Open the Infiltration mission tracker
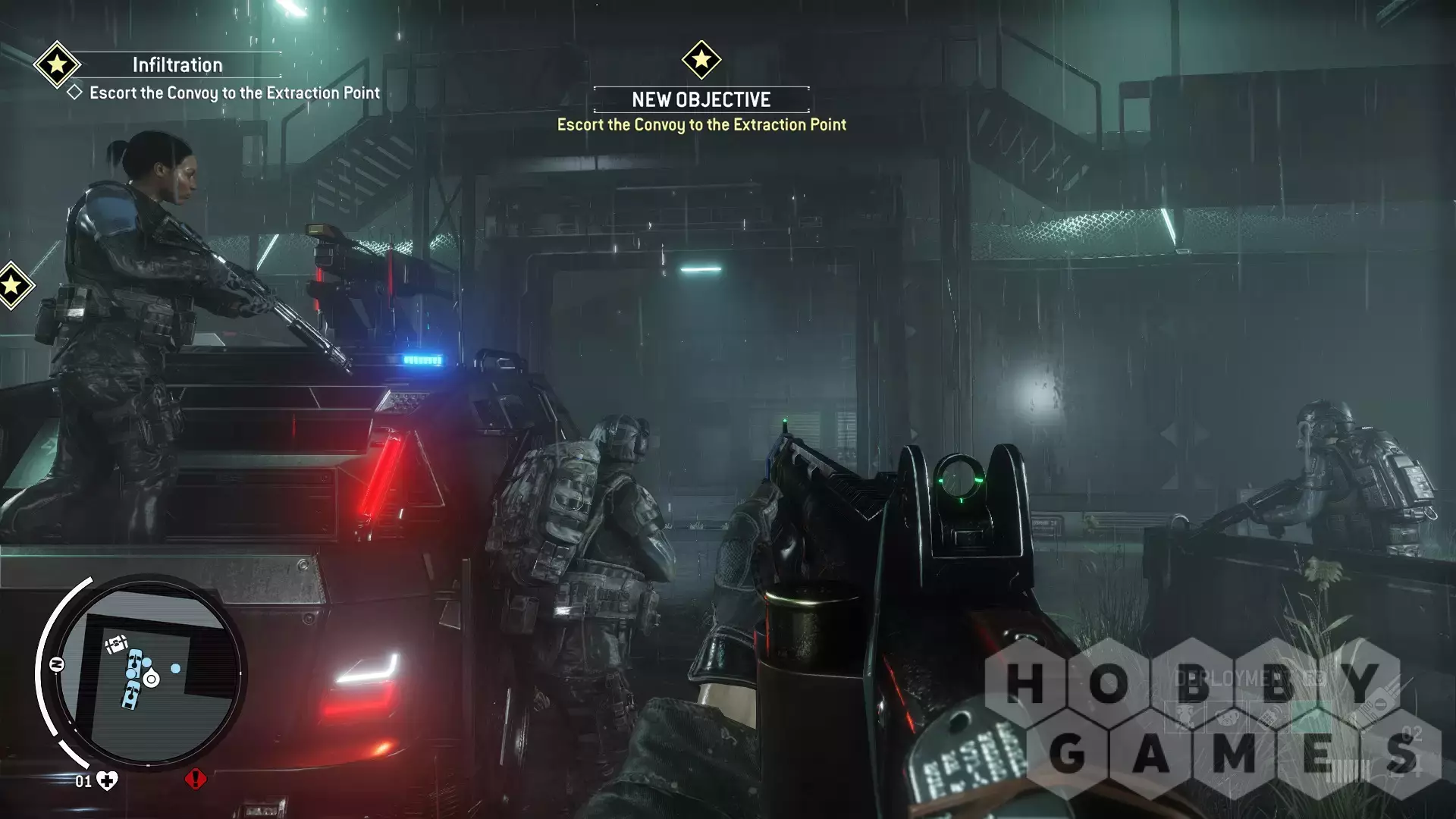Screen dimensions: 1456x819 pos(177,65)
